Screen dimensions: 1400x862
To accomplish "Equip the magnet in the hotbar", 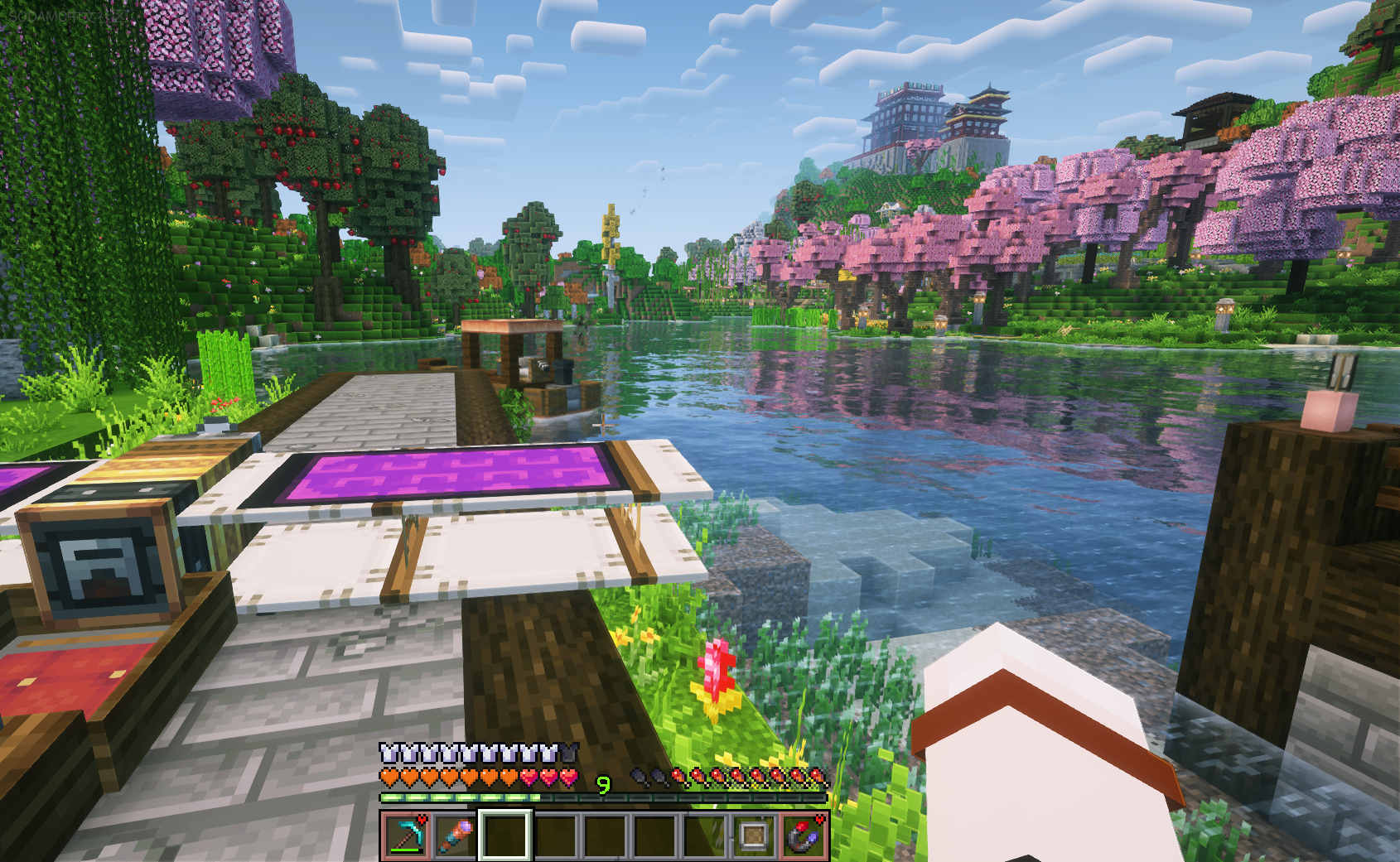I will 804,835.
